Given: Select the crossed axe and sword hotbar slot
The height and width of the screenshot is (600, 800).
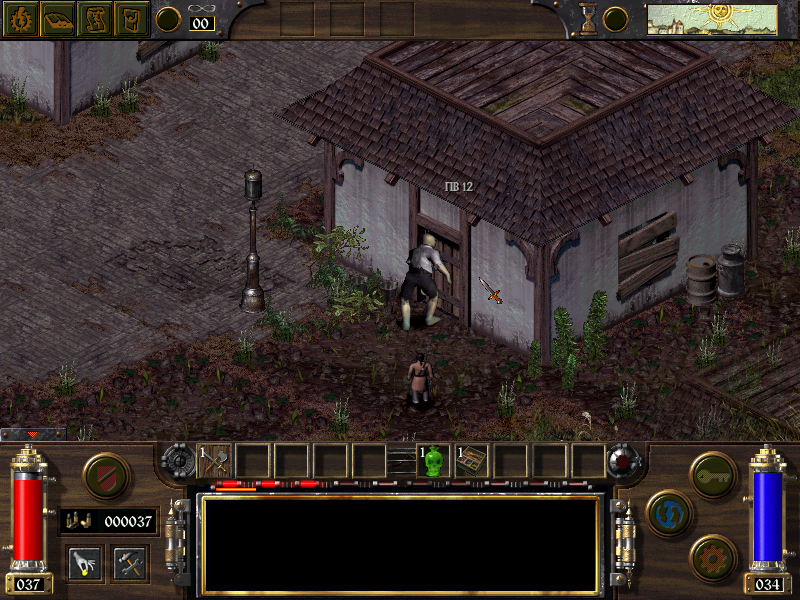Looking at the screenshot, I should (214, 460).
